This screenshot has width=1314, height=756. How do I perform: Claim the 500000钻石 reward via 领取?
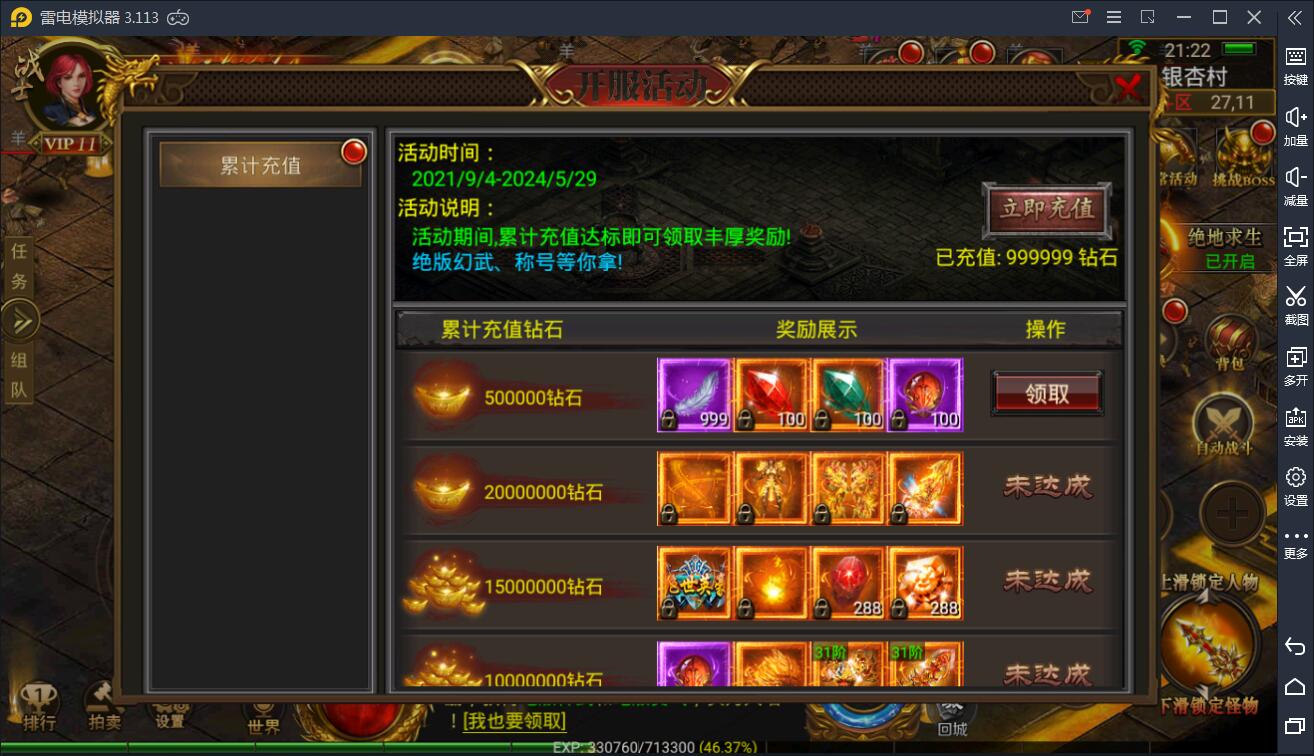1046,393
